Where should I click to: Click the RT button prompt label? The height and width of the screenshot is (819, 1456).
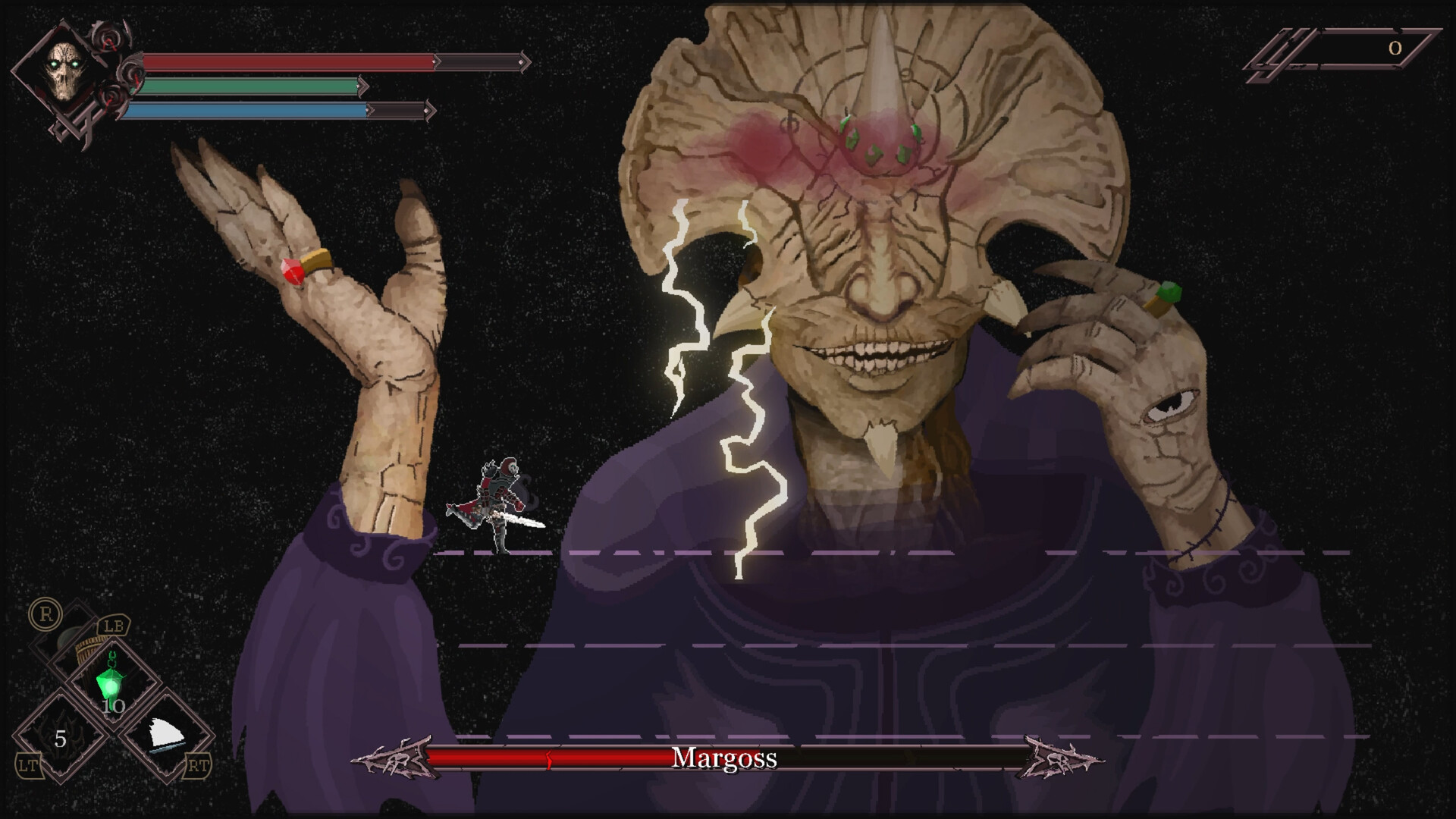[x=198, y=766]
